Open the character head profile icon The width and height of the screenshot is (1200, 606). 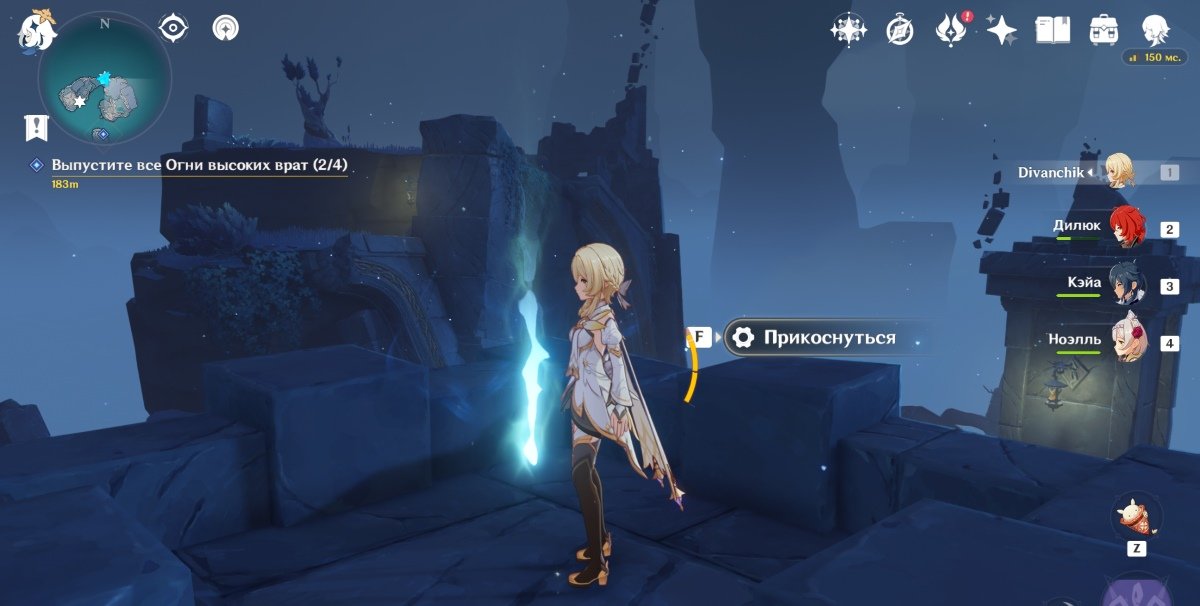pyautogui.click(x=1156, y=28)
